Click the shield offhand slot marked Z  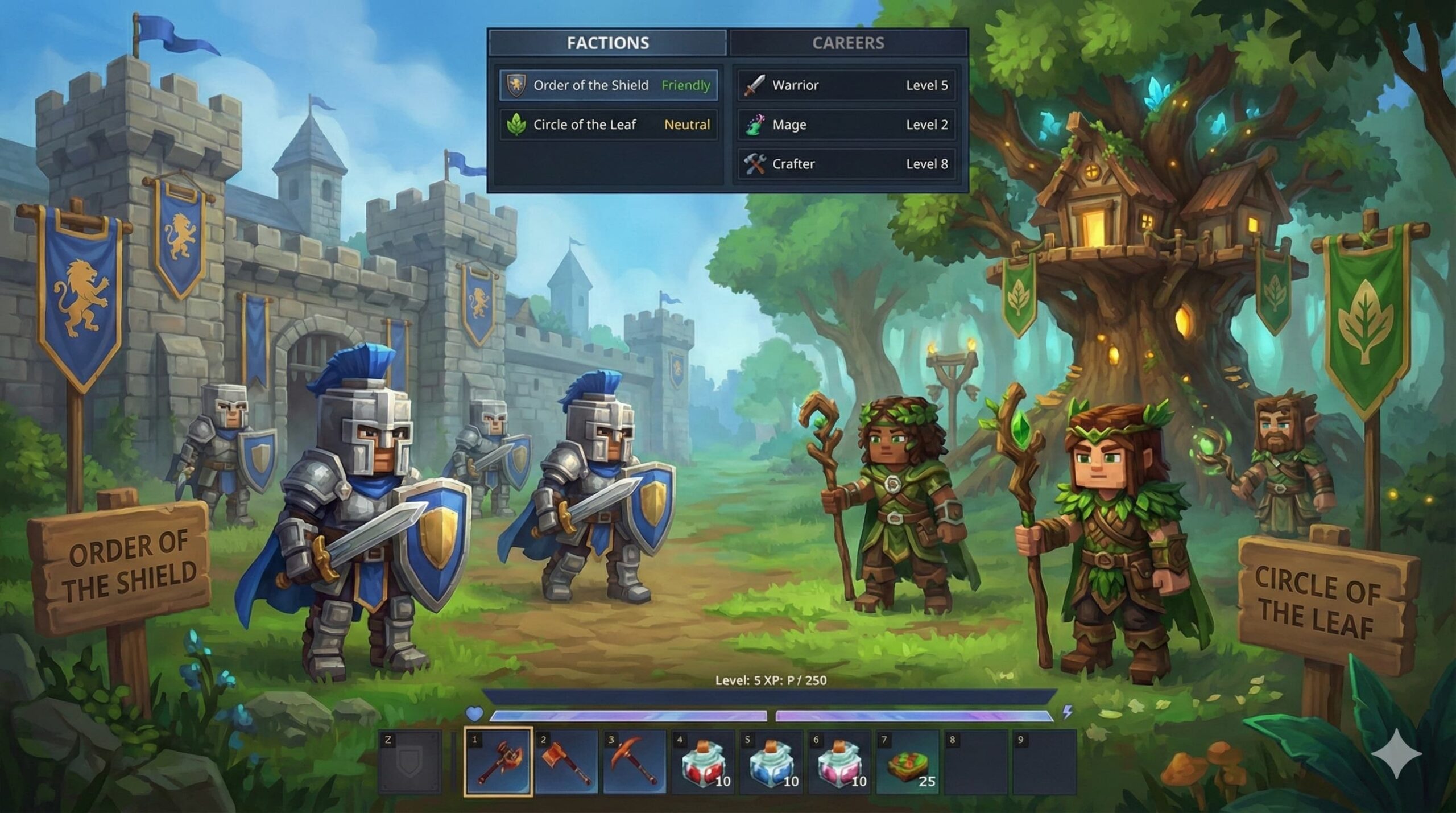click(409, 762)
